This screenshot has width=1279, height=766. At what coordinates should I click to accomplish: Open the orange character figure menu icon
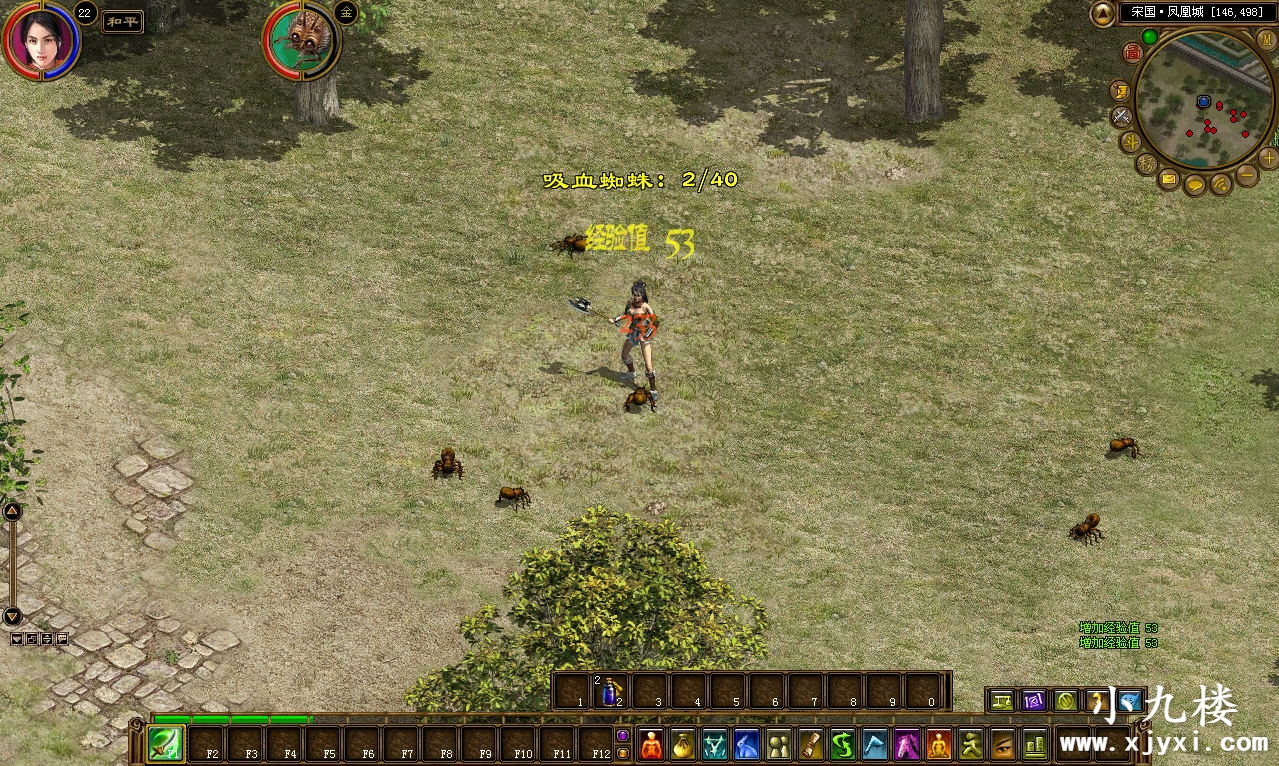tap(651, 745)
